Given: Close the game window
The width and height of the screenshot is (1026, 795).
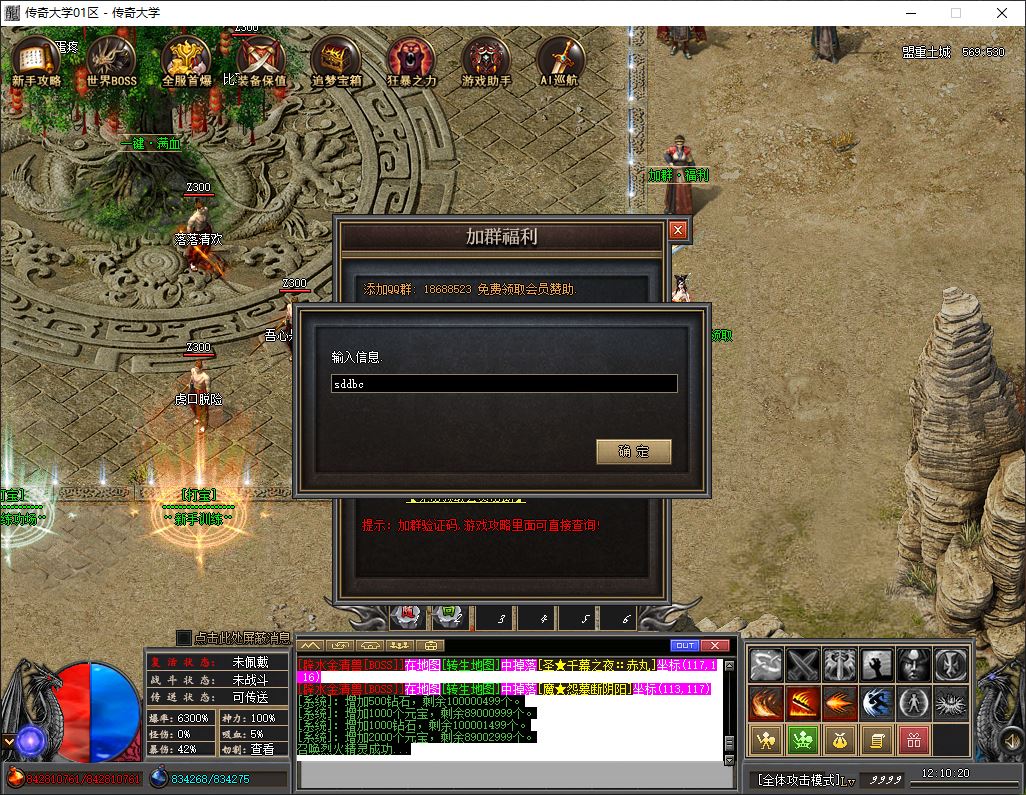Looking at the screenshot, I should [x=1002, y=13].
